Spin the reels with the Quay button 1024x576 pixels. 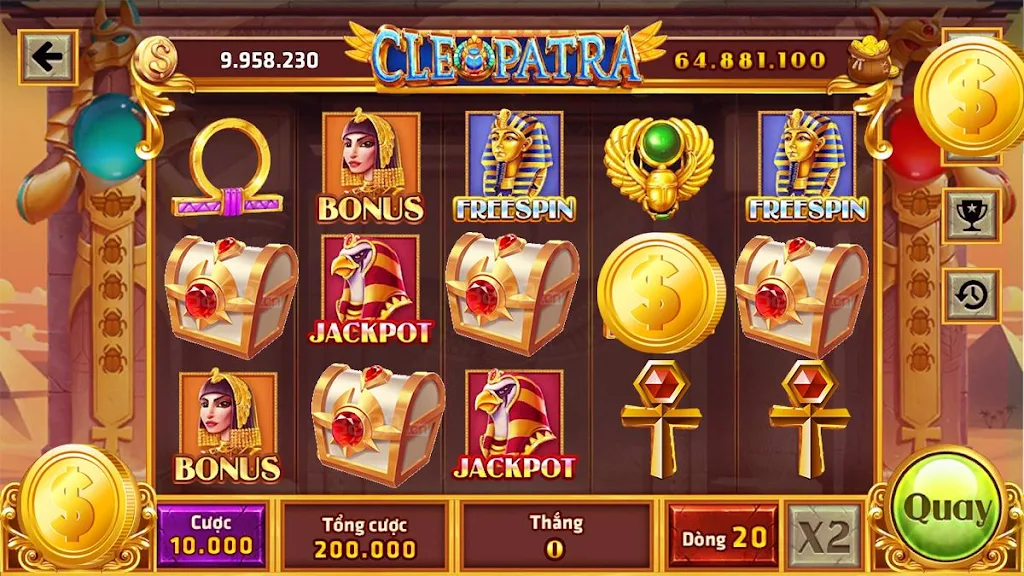coord(944,508)
